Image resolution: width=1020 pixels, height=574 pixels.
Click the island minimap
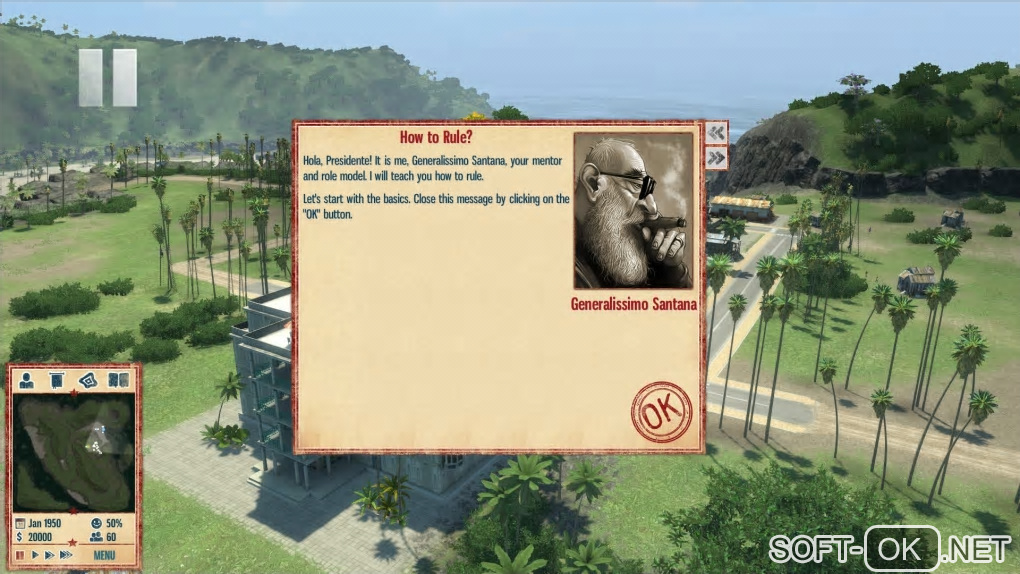click(74, 451)
